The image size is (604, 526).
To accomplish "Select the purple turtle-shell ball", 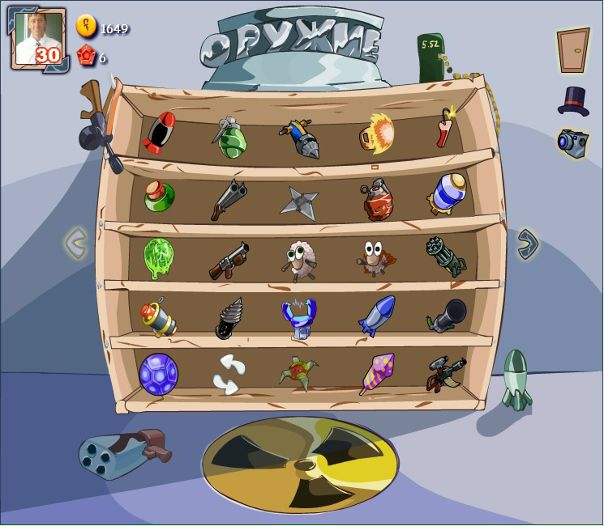I will click(x=157, y=372).
